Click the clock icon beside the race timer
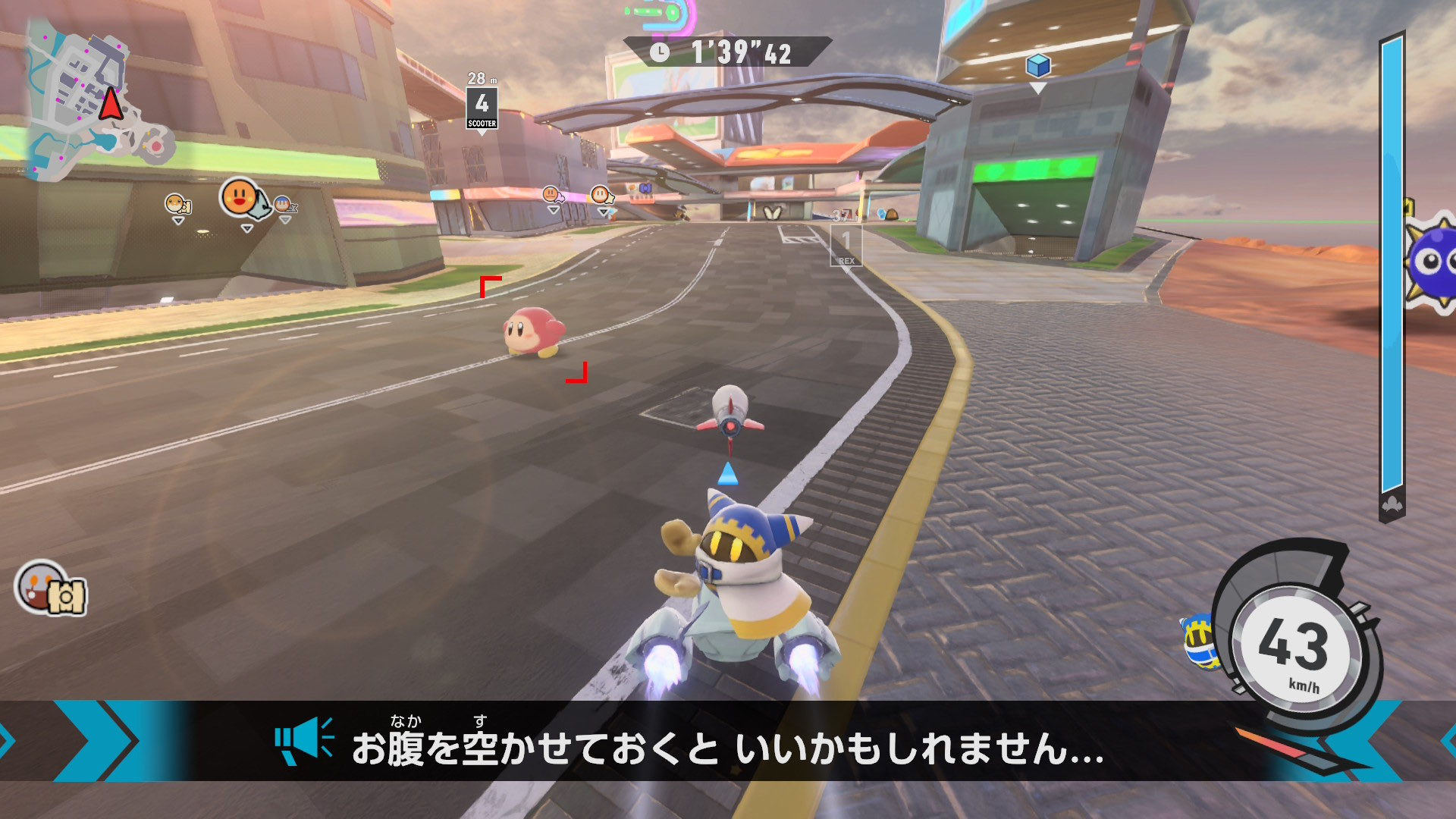This screenshot has width=1456, height=819. click(x=659, y=52)
